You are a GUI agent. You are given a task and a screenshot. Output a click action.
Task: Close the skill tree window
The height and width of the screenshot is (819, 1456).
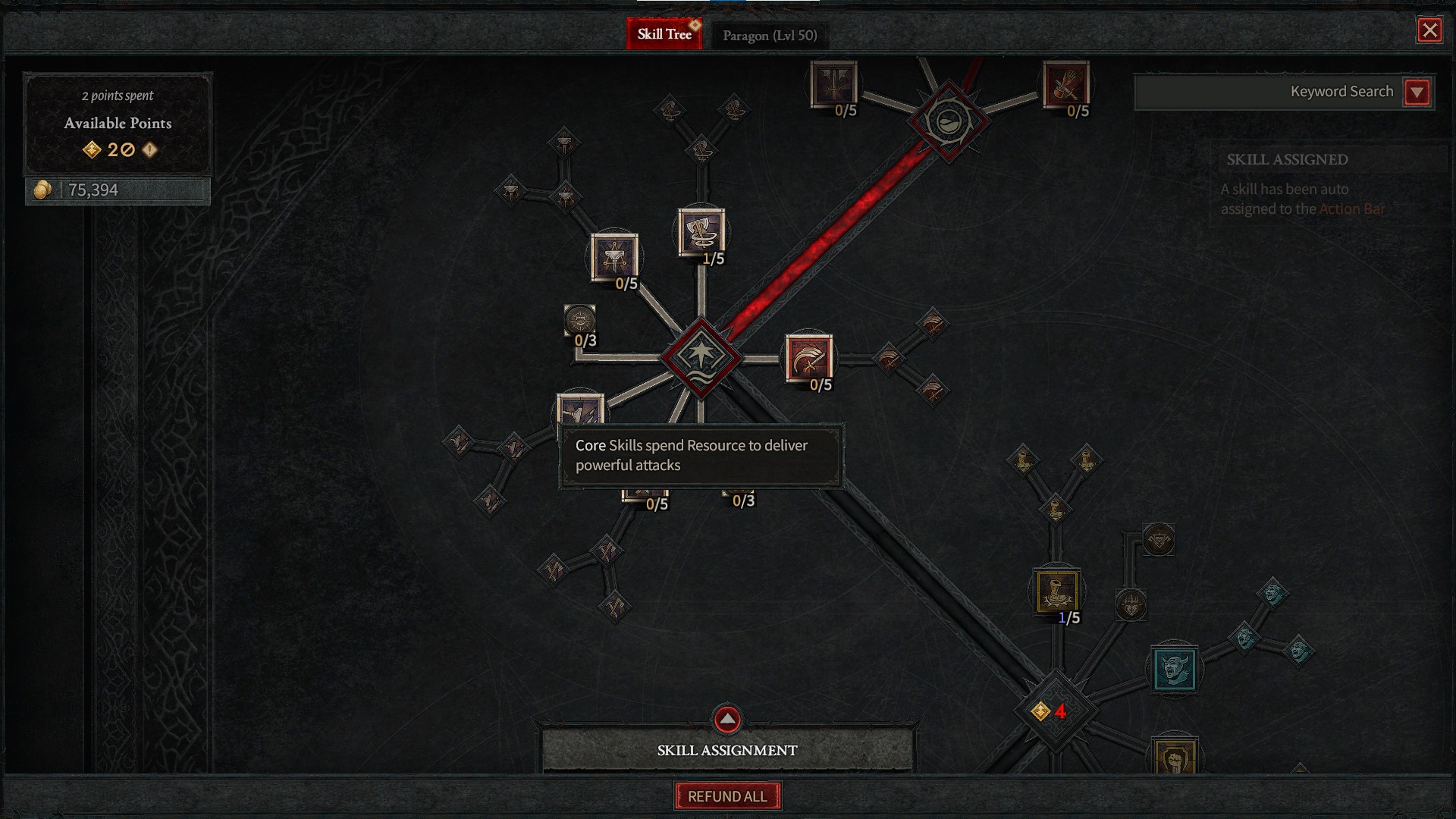click(1429, 30)
